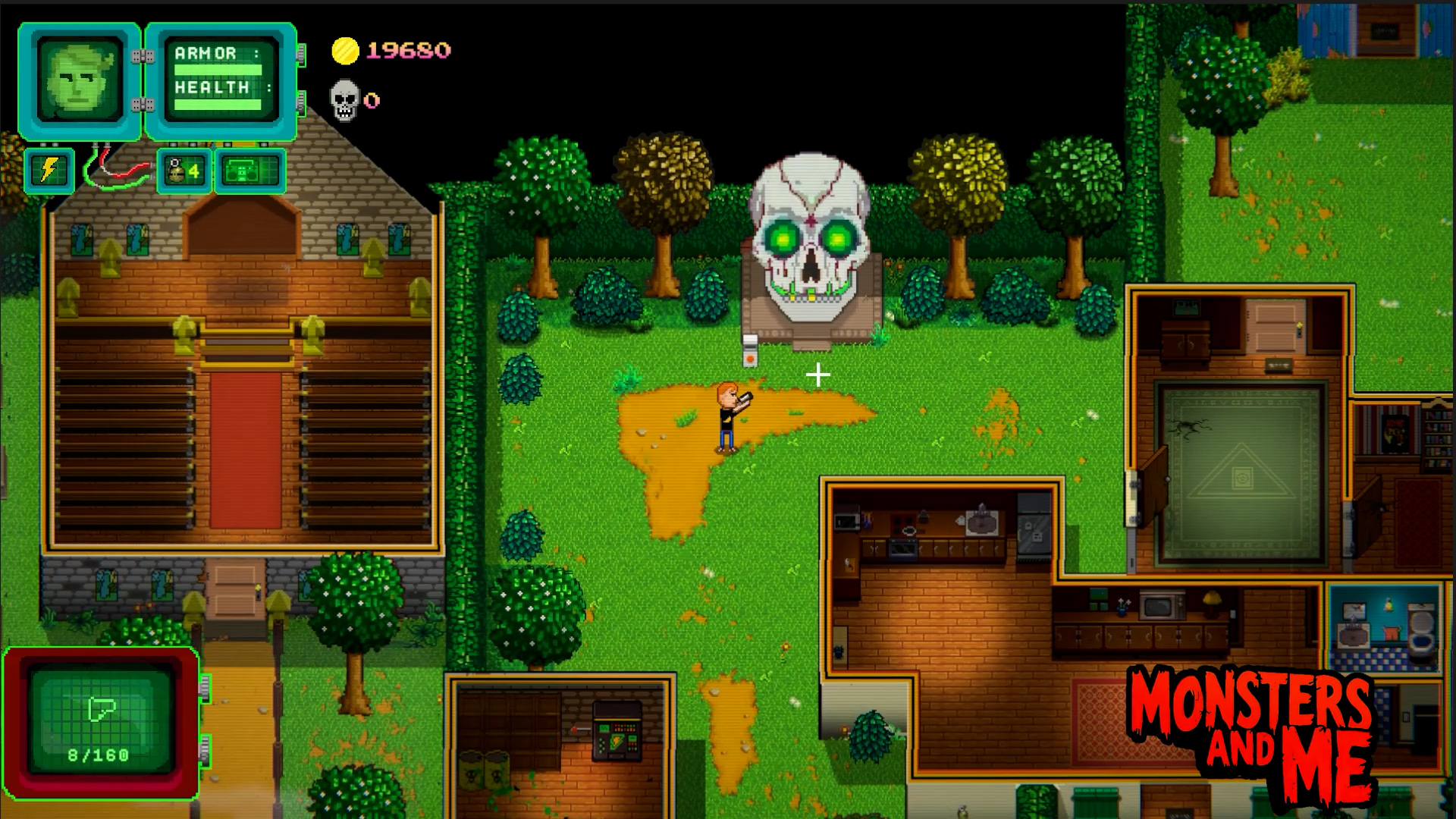Click the green character portrait monitor
This screenshot has height=819, width=1456.
pos(80,80)
